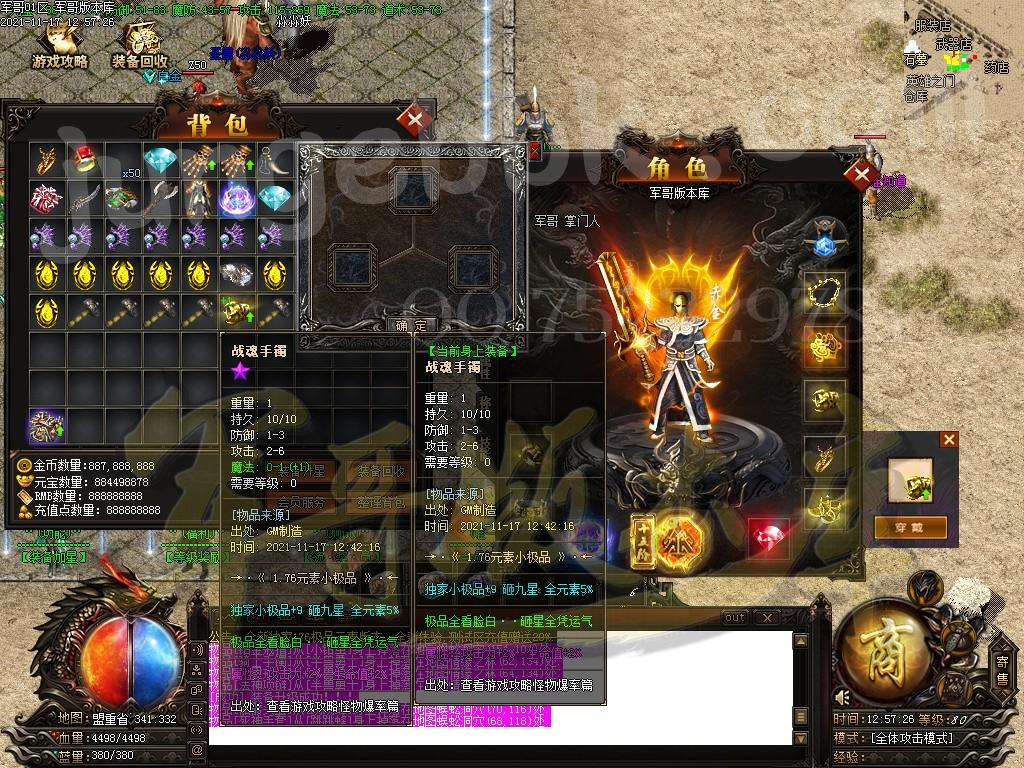Screen dimensions: 1024x768
Task: Toggle the sound speaker icon
Action: 842,697
